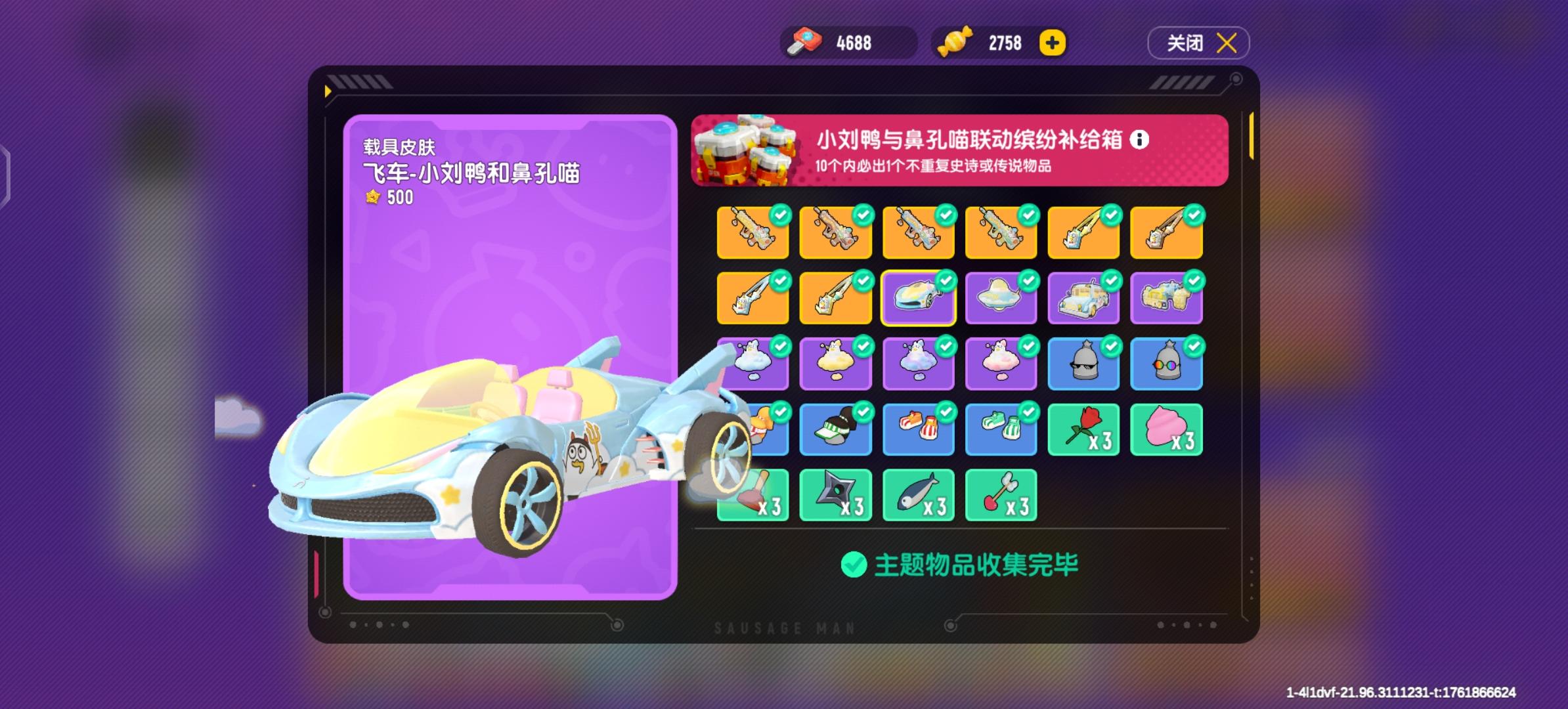The width and height of the screenshot is (1568, 709).
Task: Select the bus vehicle skin icon
Action: [x=1083, y=297]
